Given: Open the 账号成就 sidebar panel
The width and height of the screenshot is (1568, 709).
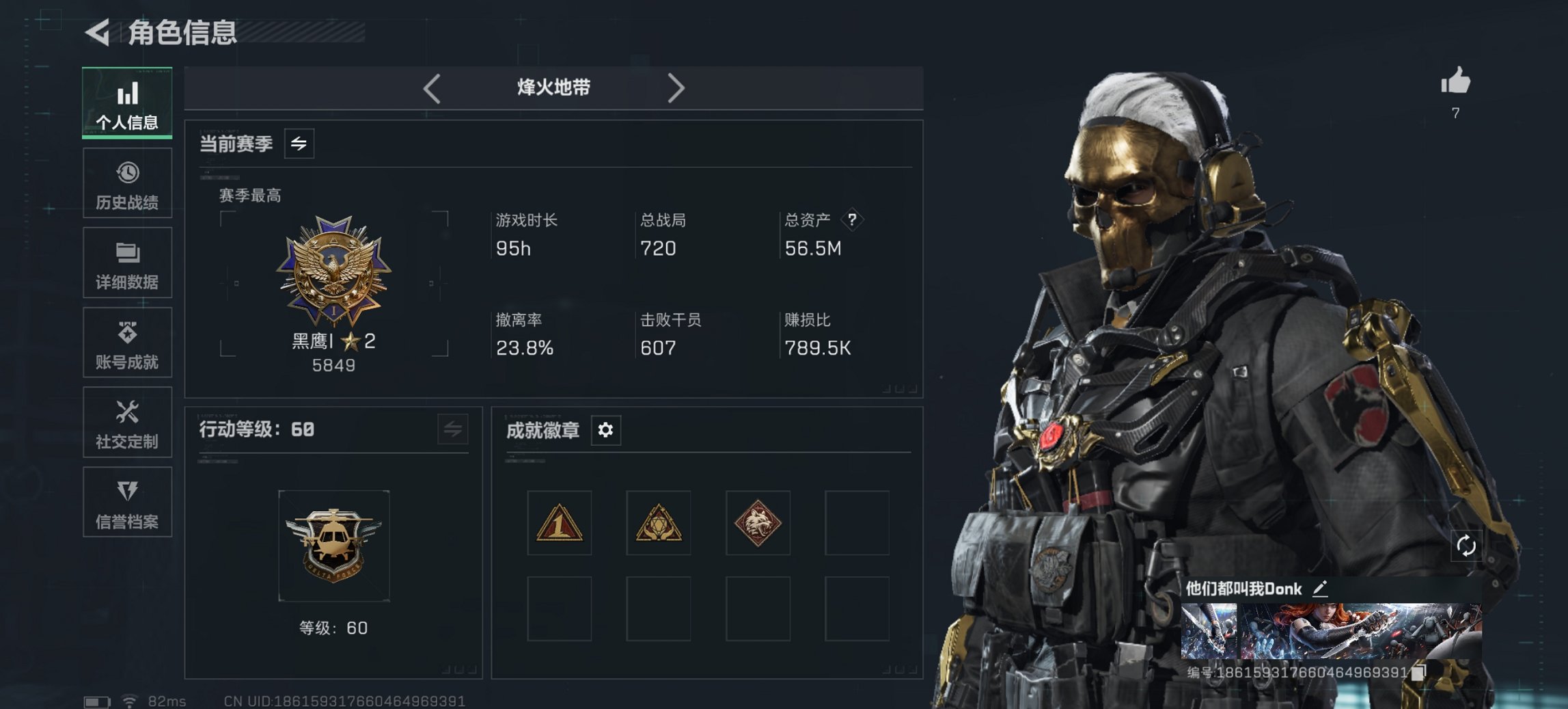Looking at the screenshot, I should 127,343.
